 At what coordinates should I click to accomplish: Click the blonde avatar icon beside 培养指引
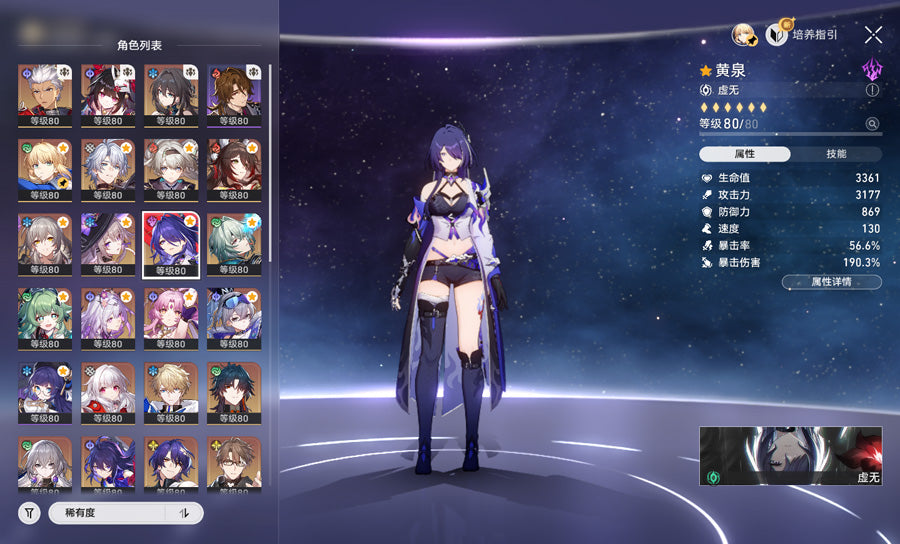pyautogui.click(x=743, y=35)
